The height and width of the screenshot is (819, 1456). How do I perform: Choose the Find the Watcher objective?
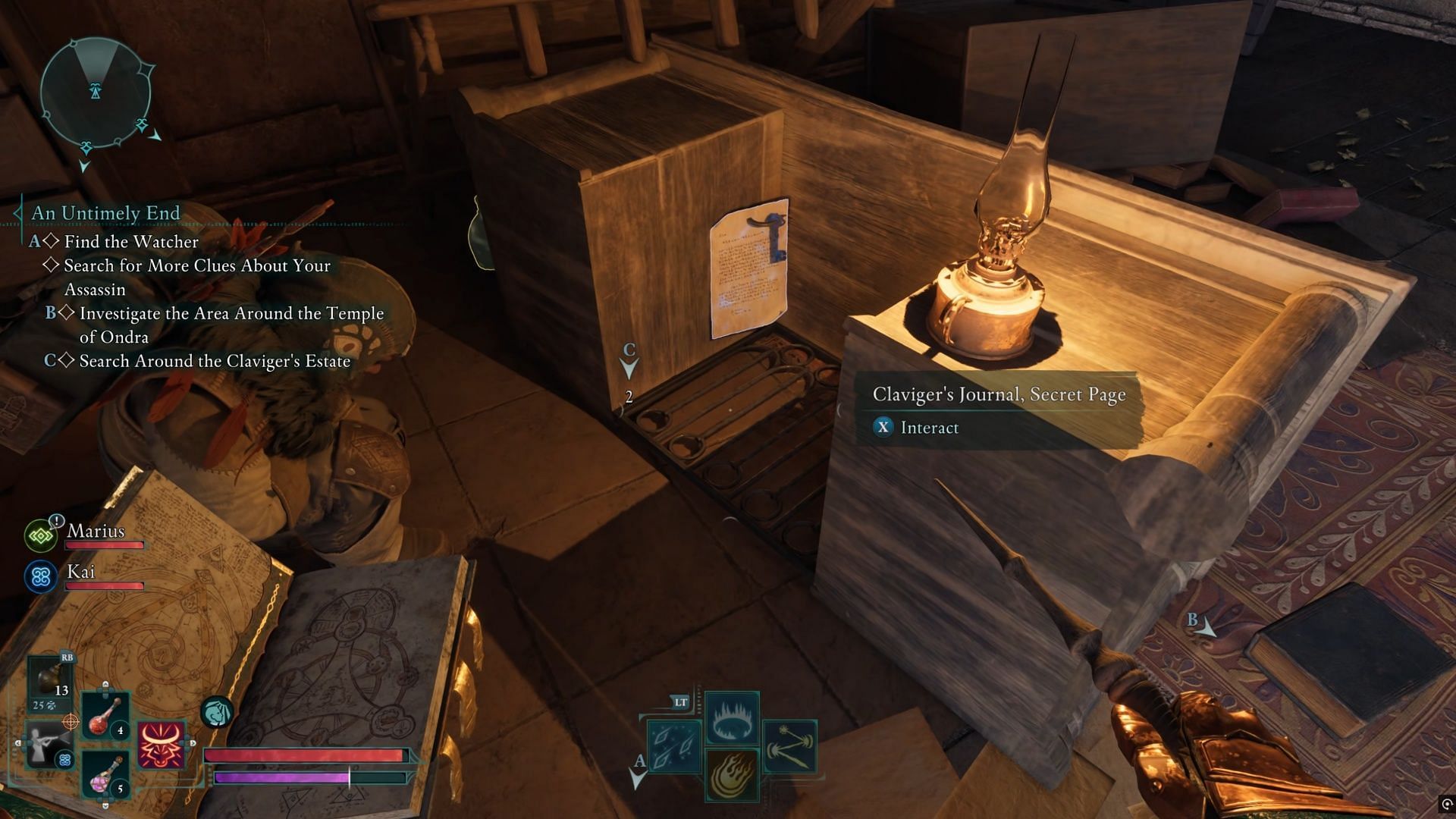(x=130, y=242)
